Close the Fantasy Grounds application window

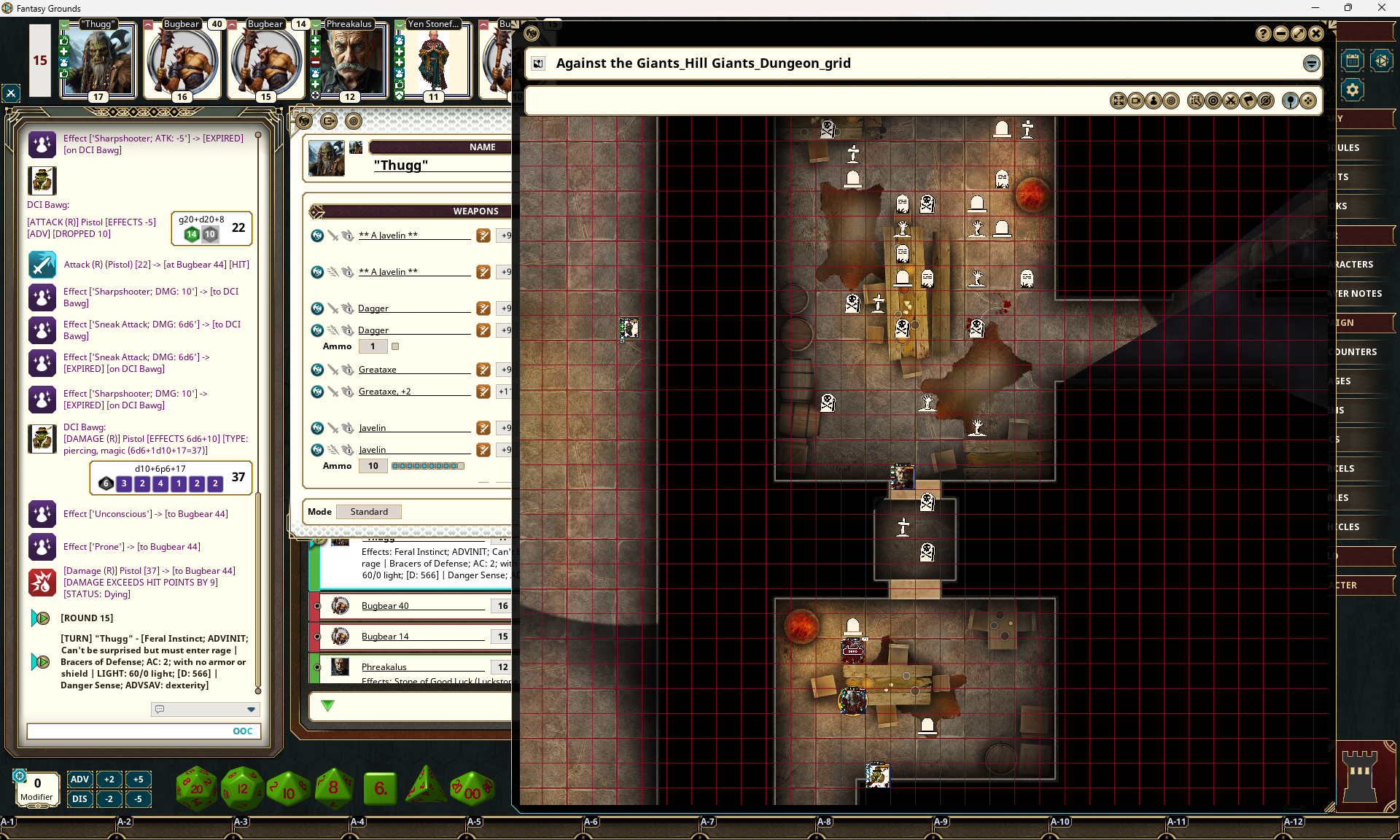(x=1381, y=8)
